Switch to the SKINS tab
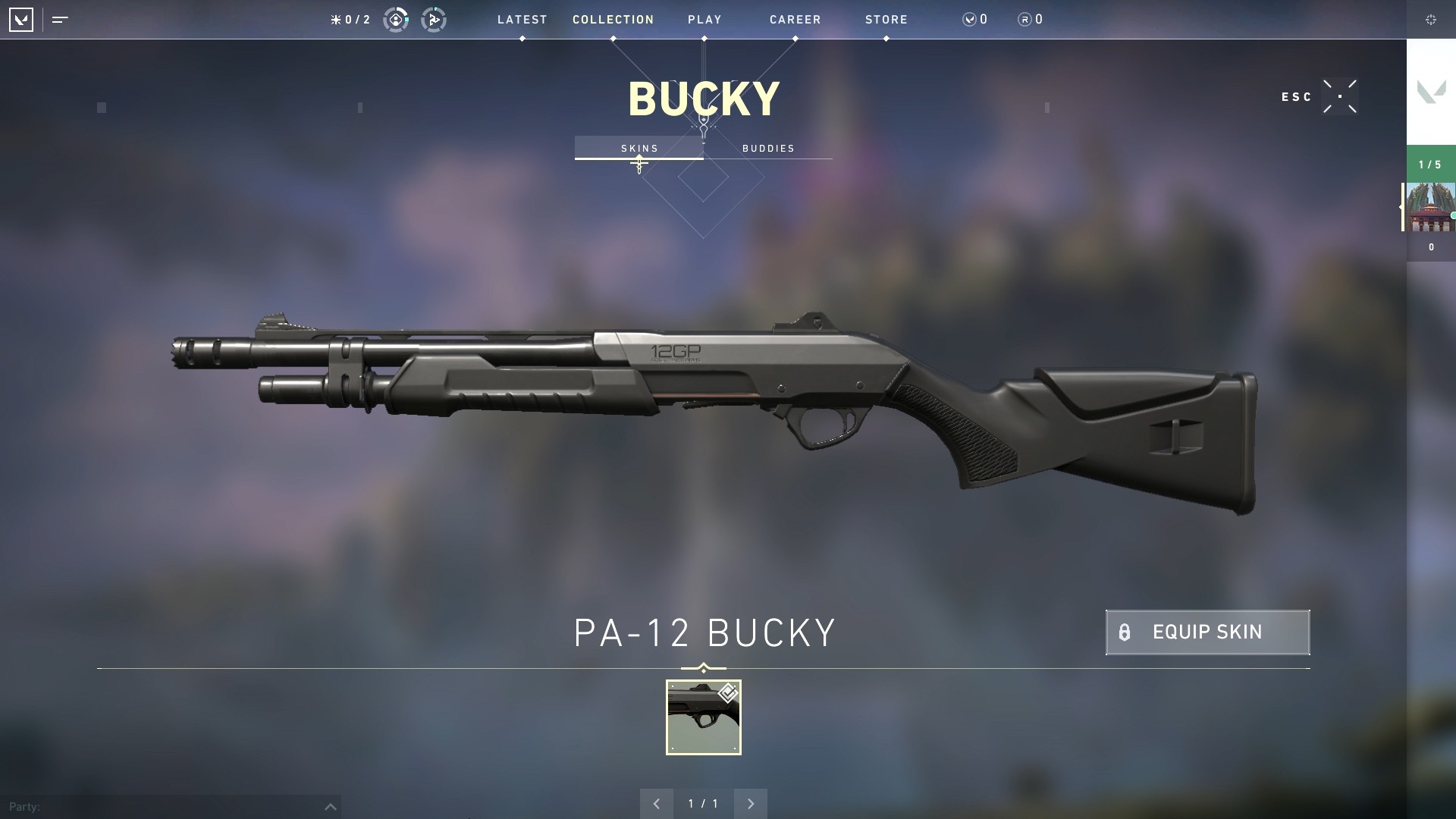This screenshot has height=819, width=1456. [639, 149]
